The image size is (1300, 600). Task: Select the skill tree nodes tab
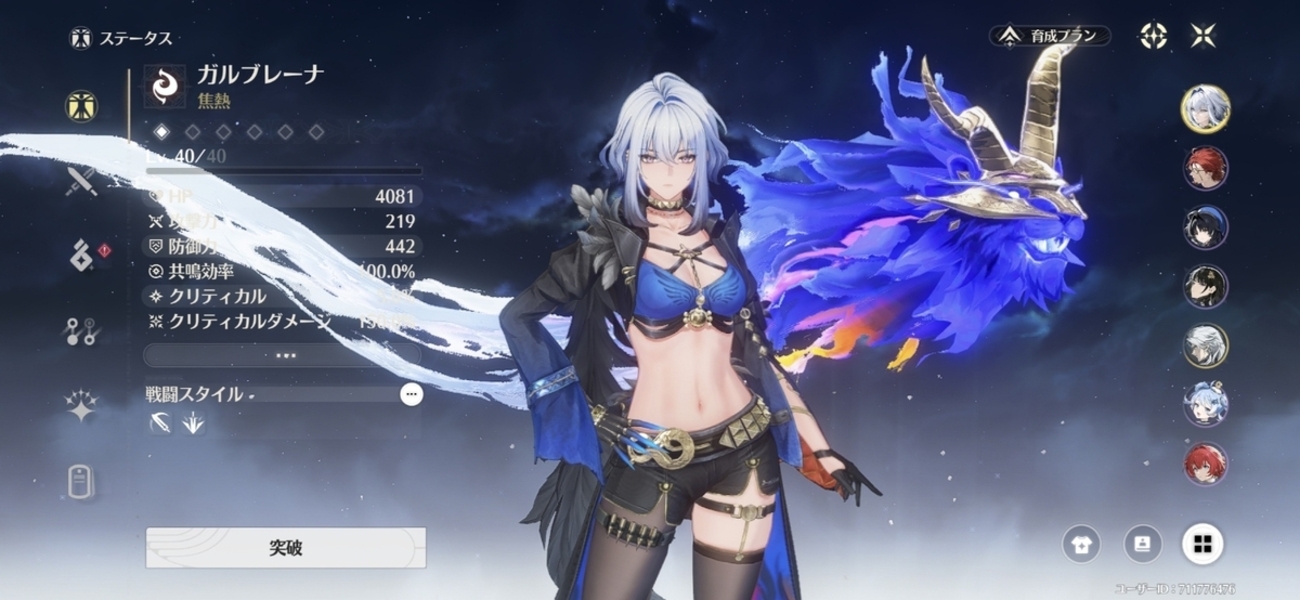click(x=81, y=332)
